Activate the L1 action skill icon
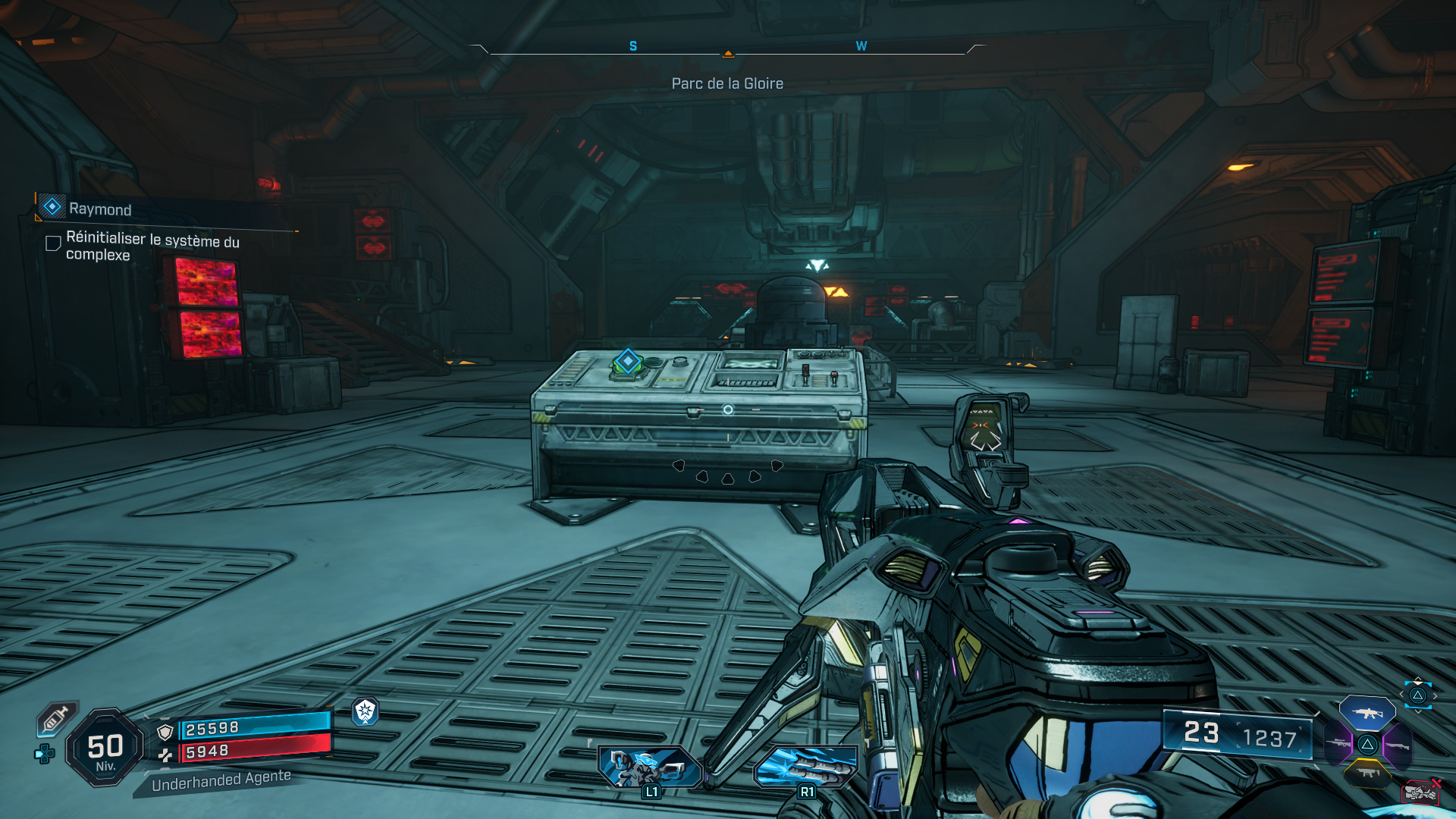Image resolution: width=1456 pixels, height=819 pixels. 651,767
